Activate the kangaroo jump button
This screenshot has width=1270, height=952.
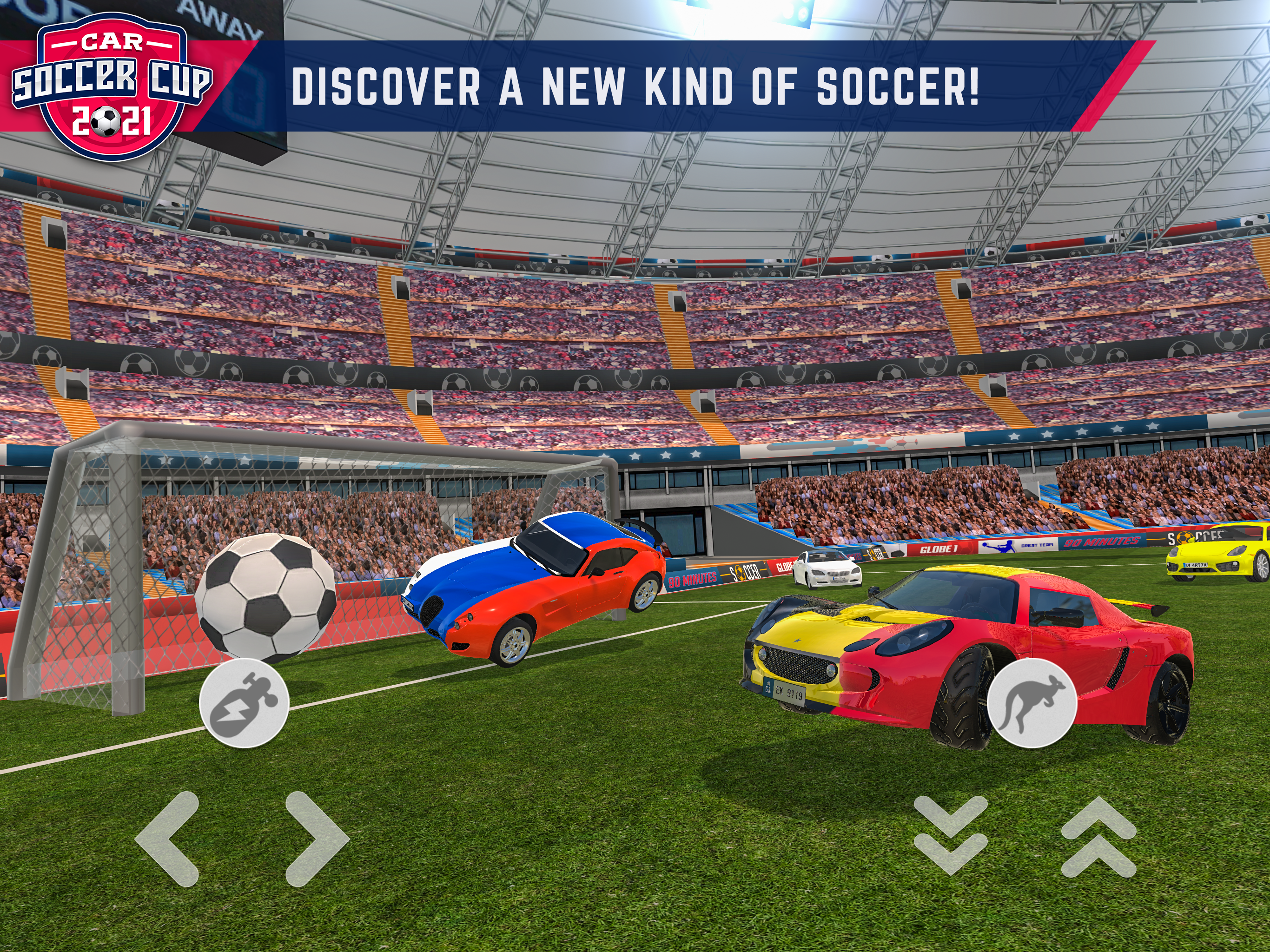click(x=1031, y=703)
